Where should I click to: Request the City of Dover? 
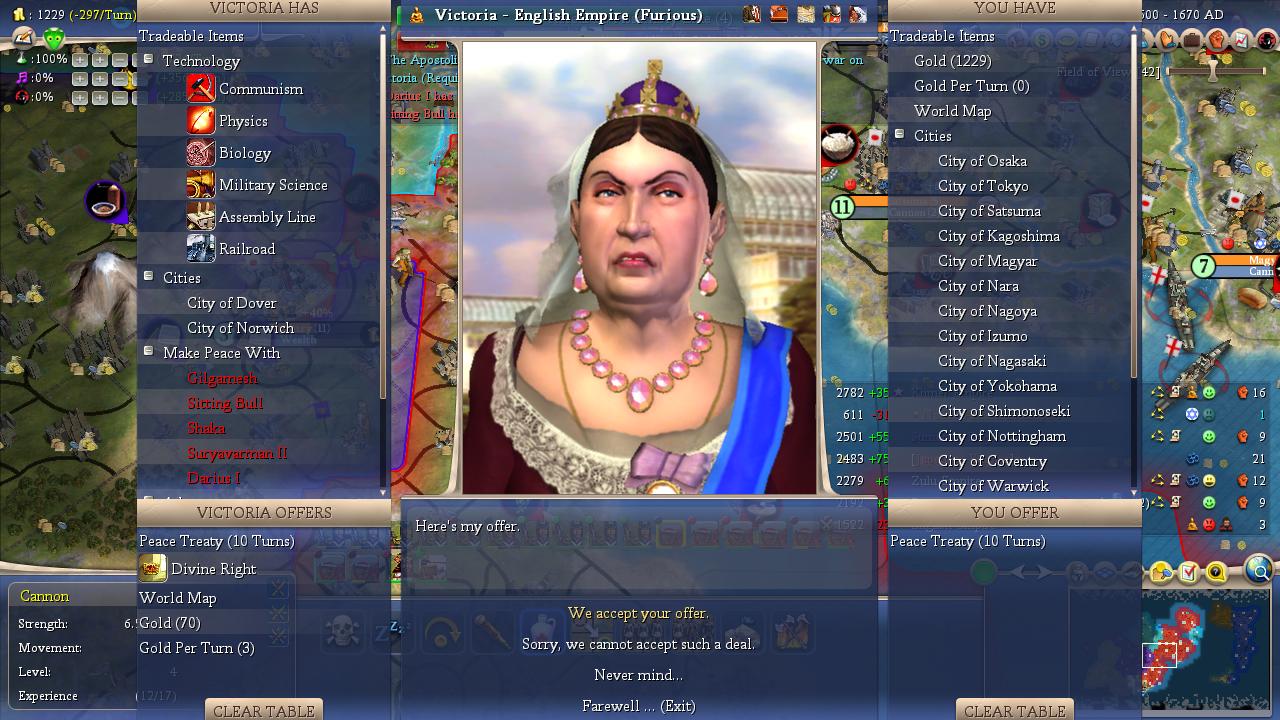[x=231, y=303]
